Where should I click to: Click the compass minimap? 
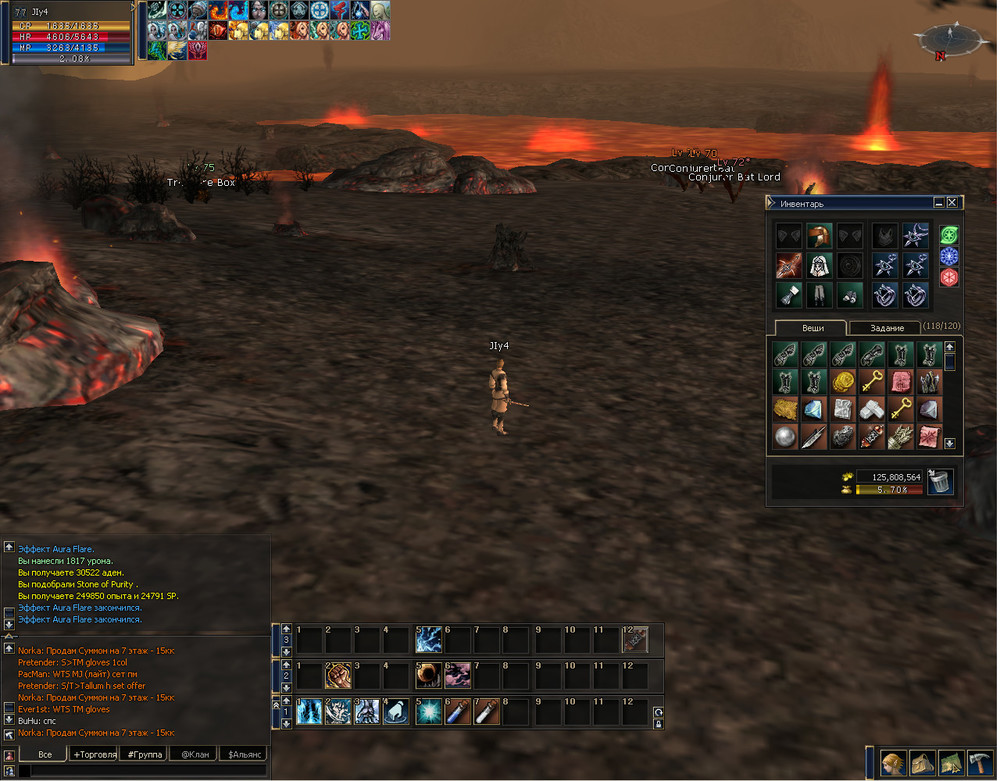tap(944, 40)
